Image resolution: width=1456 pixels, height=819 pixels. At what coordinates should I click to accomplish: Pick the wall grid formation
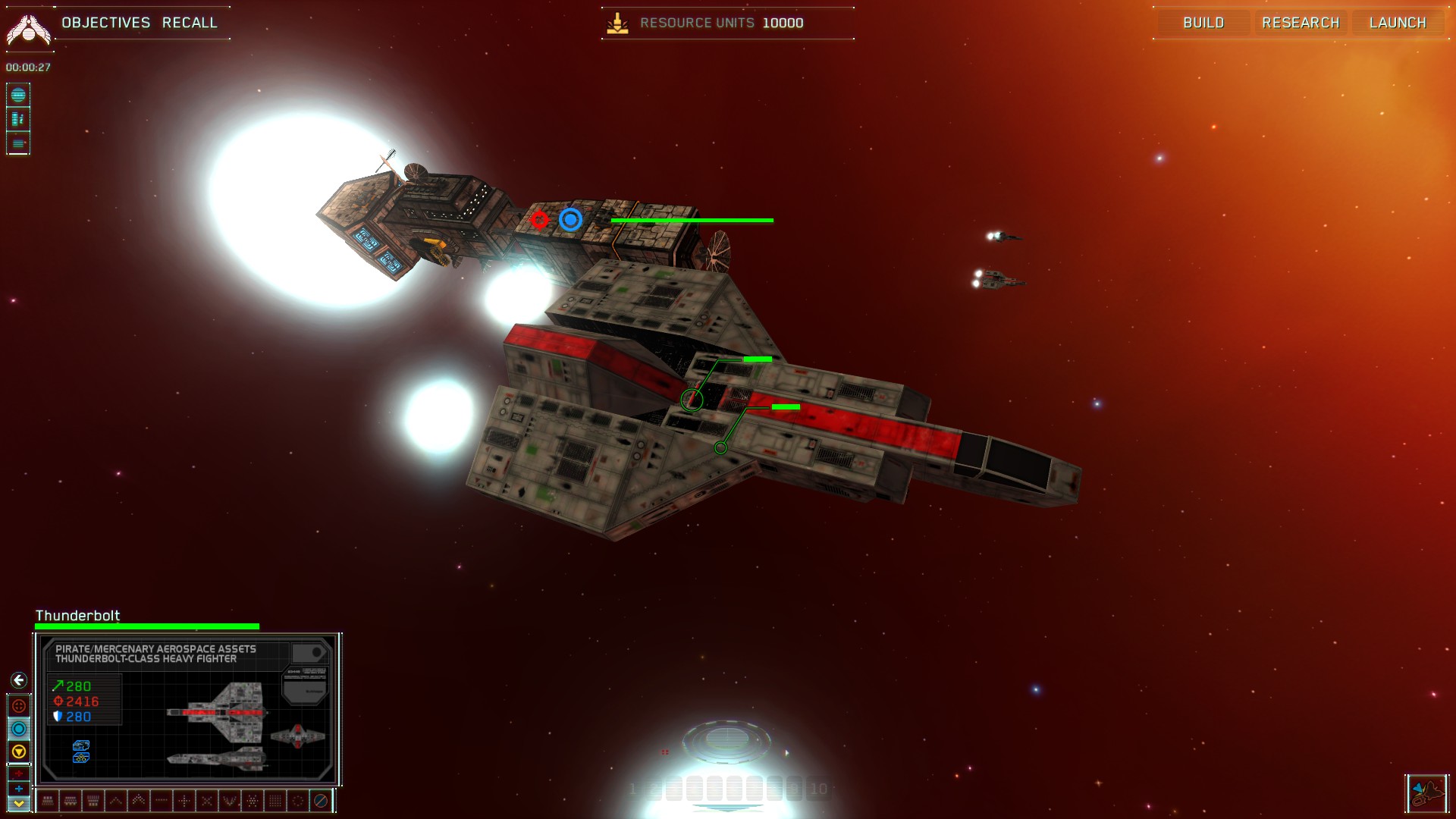(x=275, y=800)
